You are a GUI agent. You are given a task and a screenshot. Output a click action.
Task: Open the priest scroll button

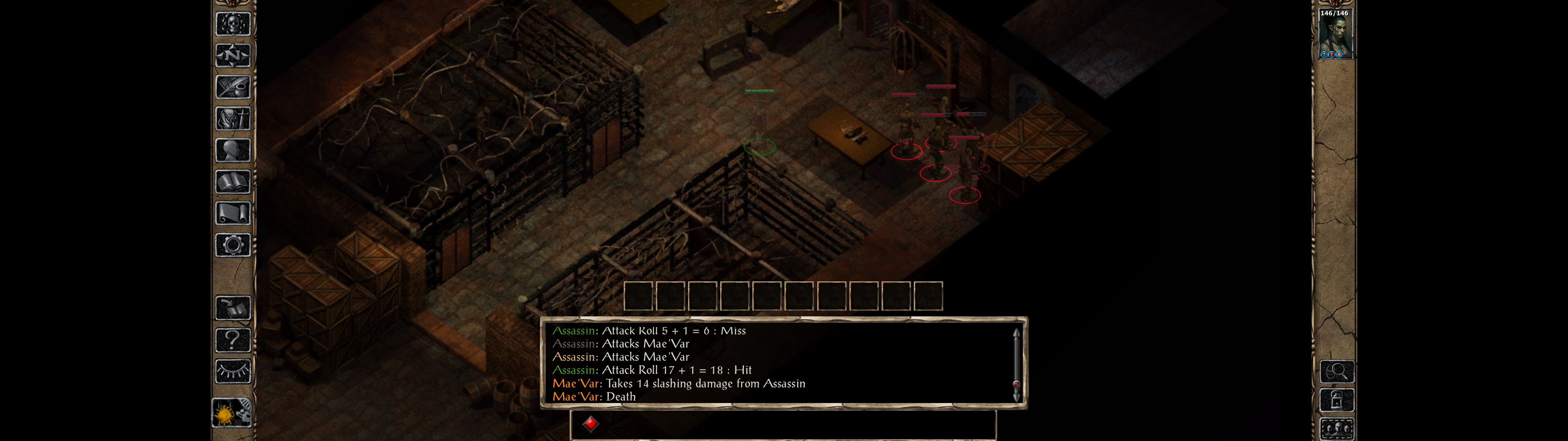coord(232,213)
